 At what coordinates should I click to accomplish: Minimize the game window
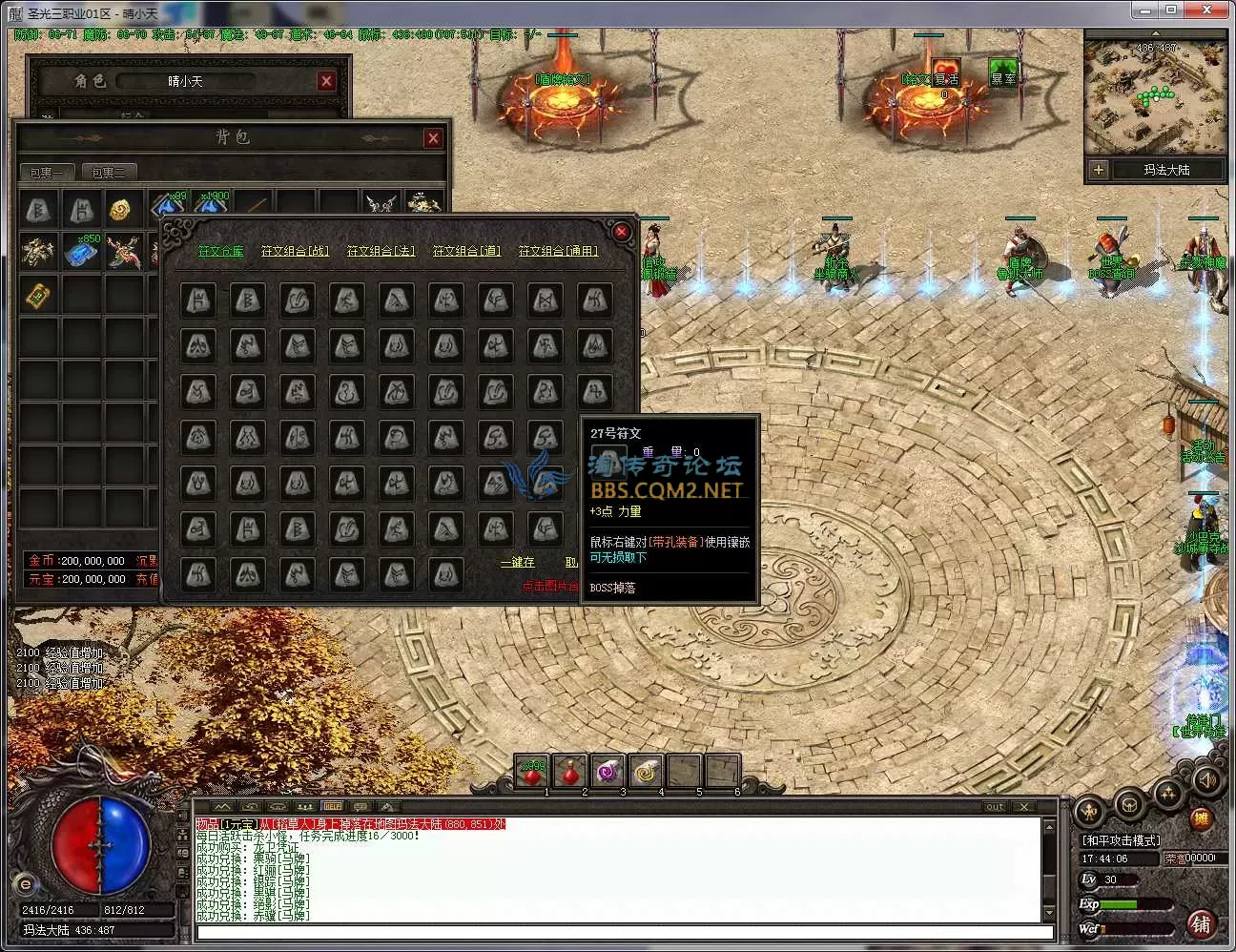point(1145,10)
